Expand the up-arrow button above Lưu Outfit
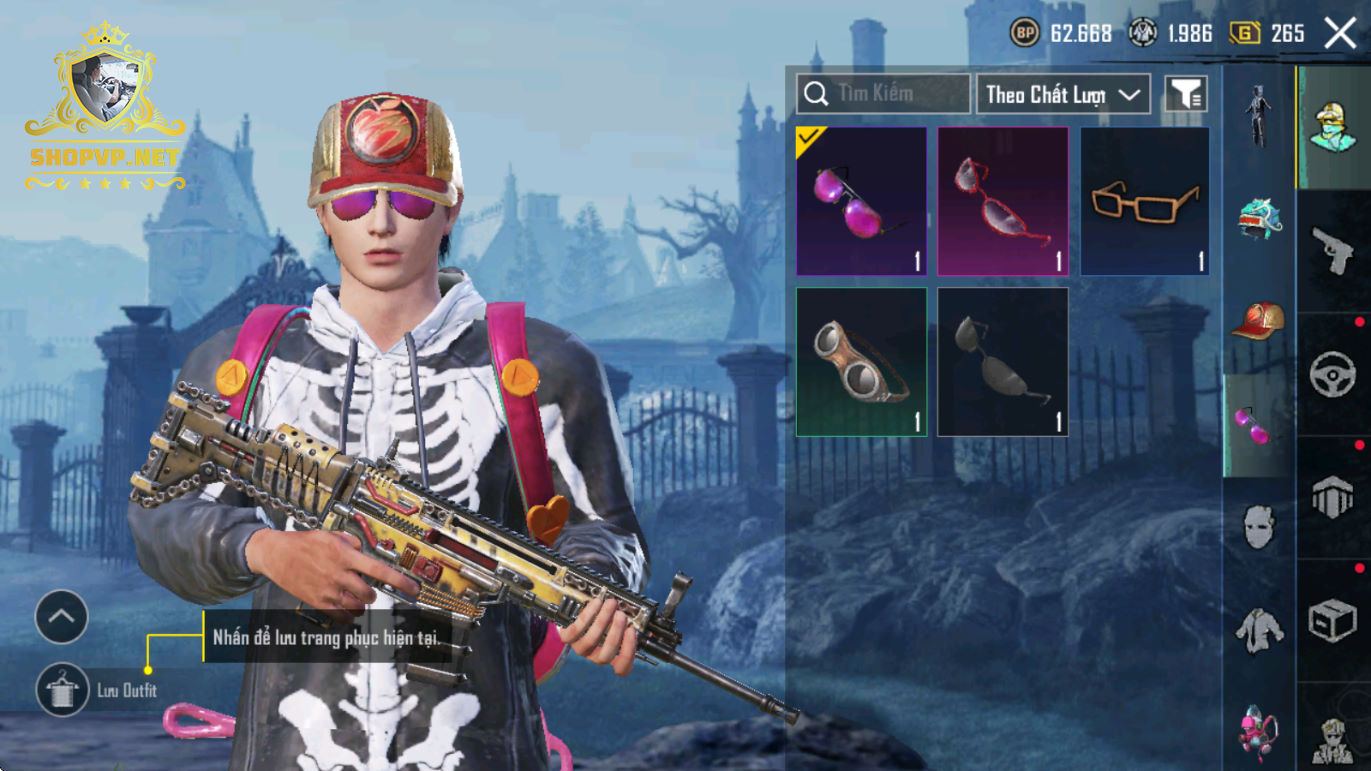This screenshot has height=771, width=1371. 62,617
